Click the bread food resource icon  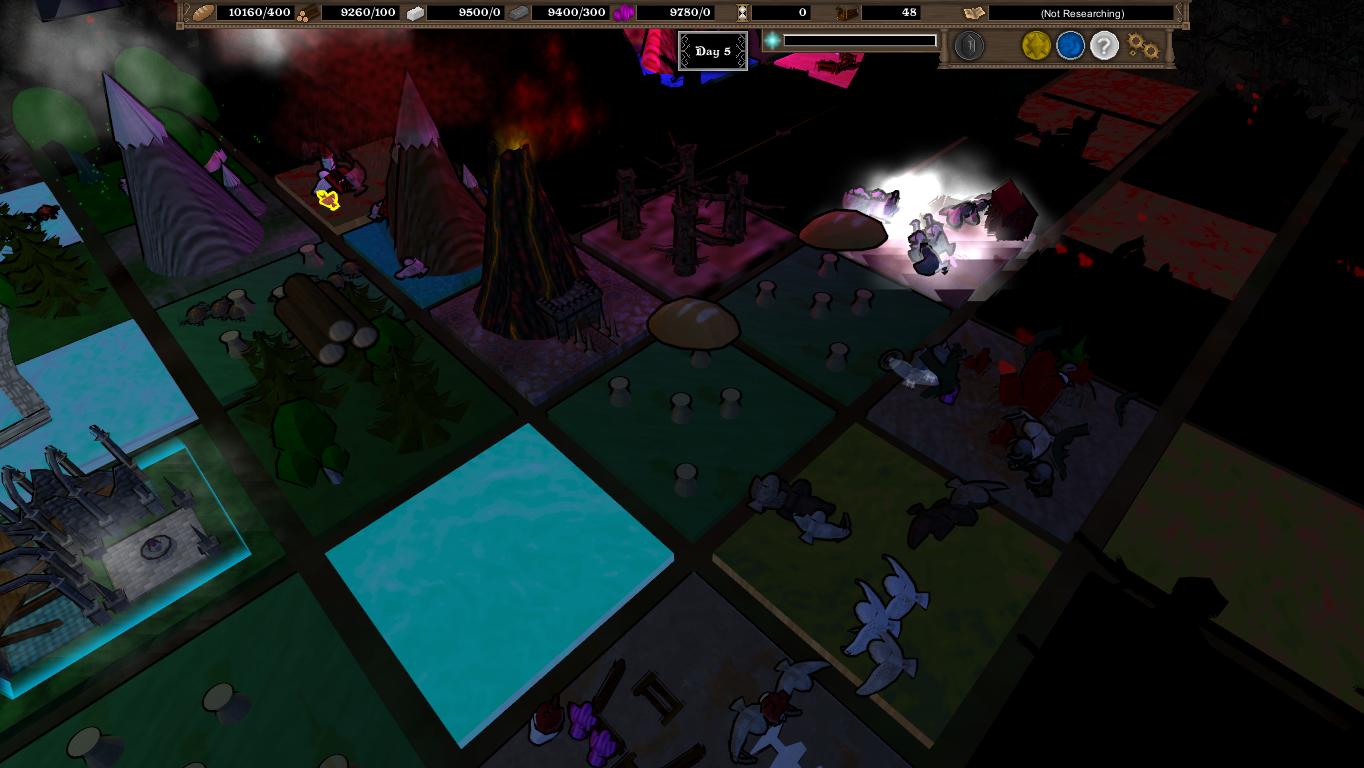tap(200, 13)
